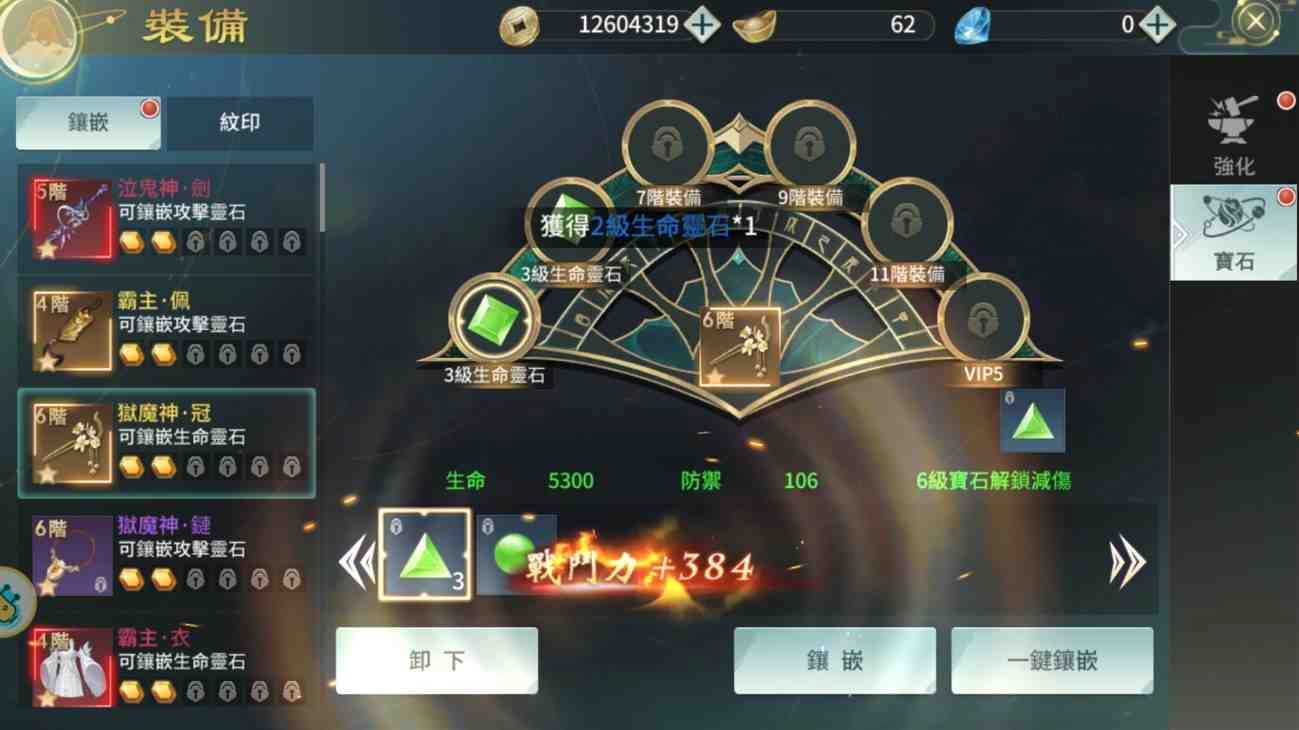
Task: Click the locked 9階裝備 gem slot
Action: coord(810,145)
